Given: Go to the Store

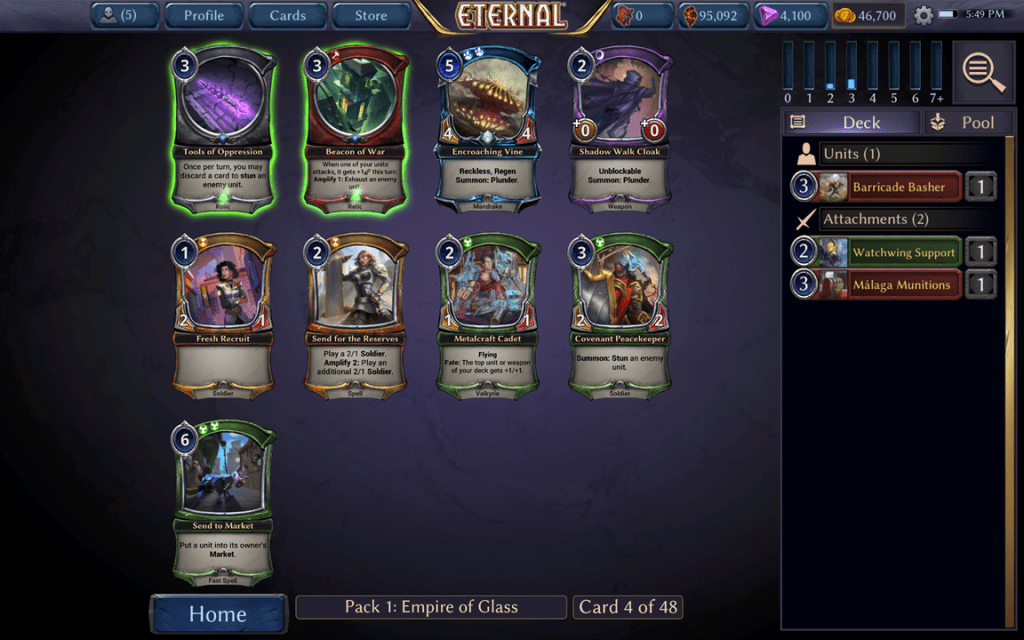Looking at the screenshot, I should 371,15.
